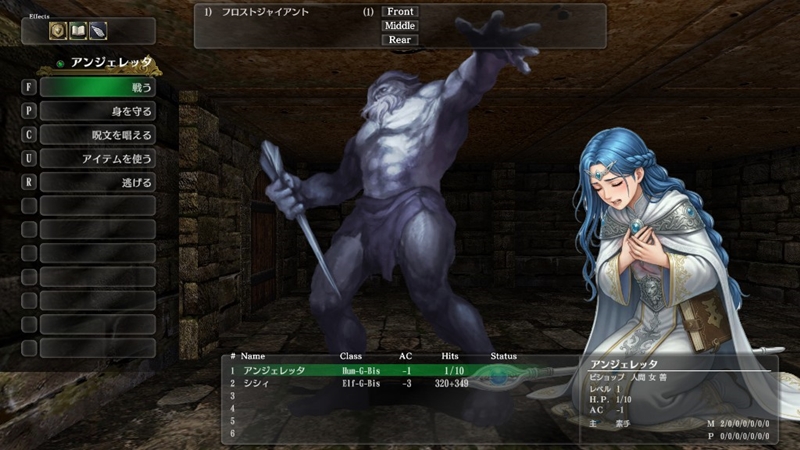This screenshot has width=800, height=450.
Task: Pick 呪文を唱える (Cast Spell) option
Action: click(97, 135)
